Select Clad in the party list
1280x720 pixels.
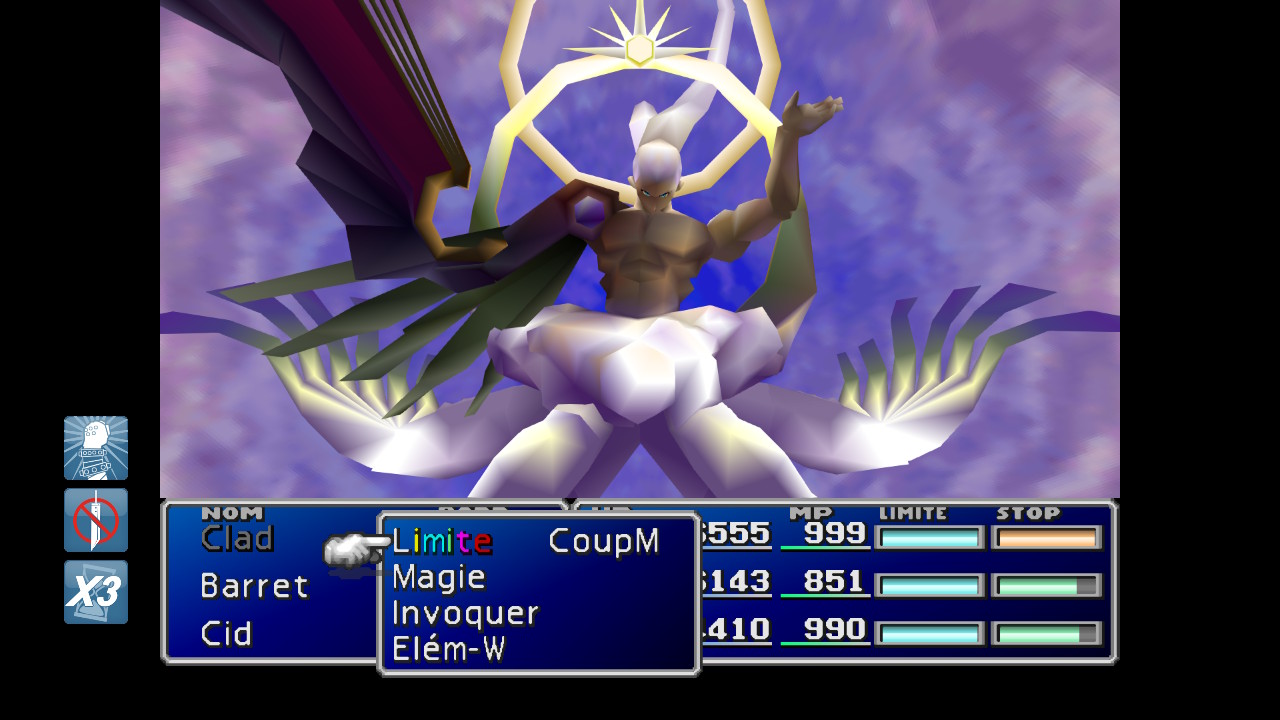click(x=237, y=539)
